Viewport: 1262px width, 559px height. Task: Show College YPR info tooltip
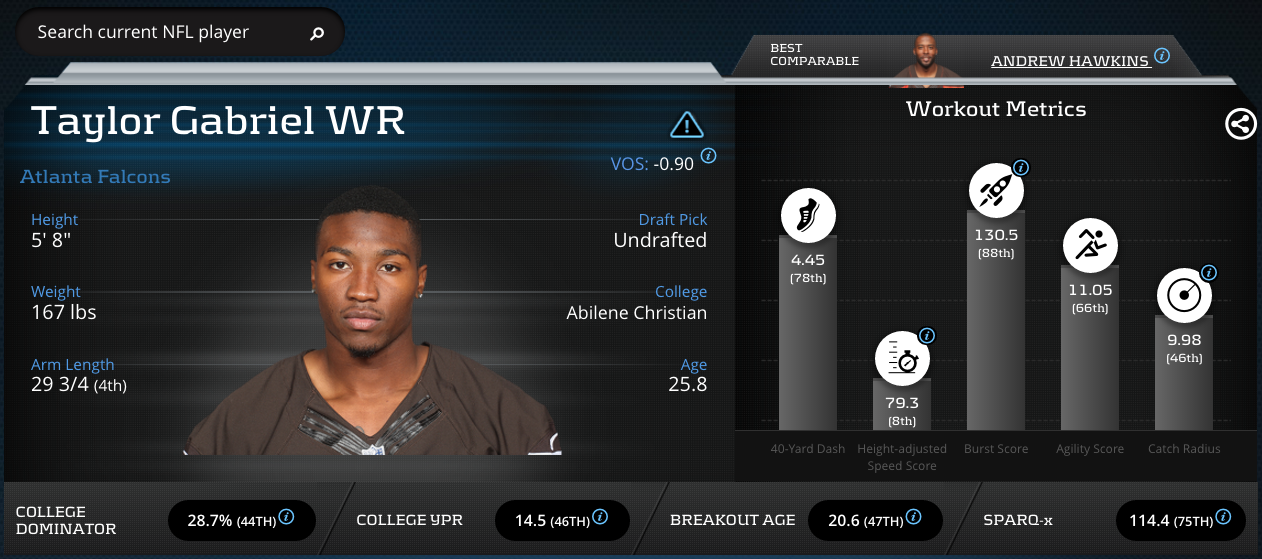[600, 517]
